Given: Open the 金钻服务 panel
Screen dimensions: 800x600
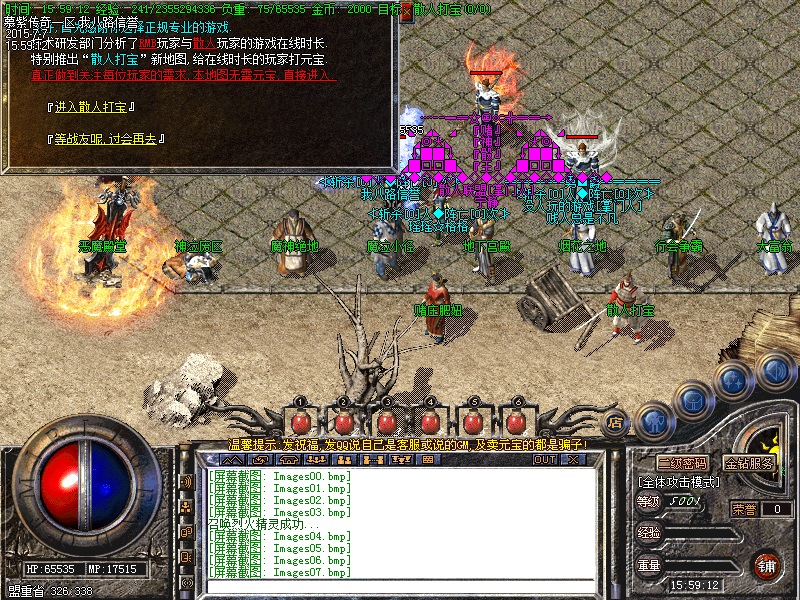Looking at the screenshot, I should (750, 463).
